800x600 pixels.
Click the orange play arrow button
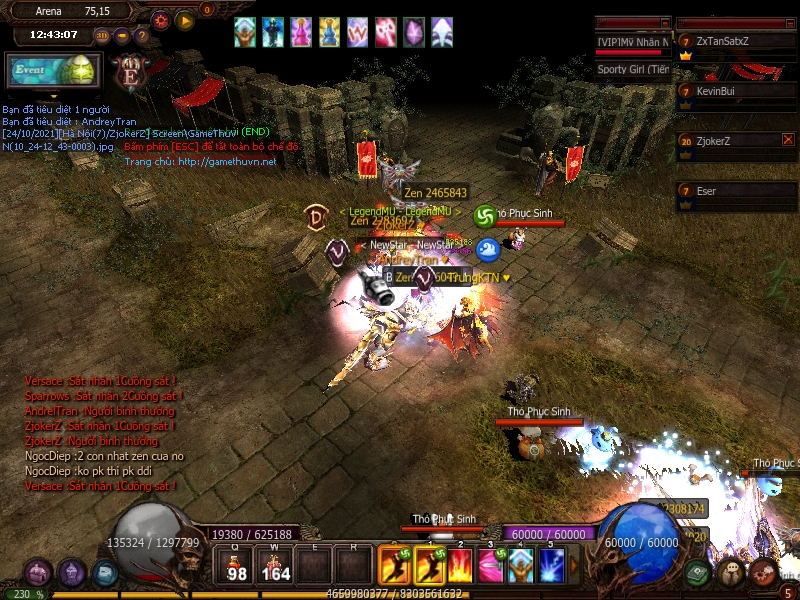click(x=185, y=20)
